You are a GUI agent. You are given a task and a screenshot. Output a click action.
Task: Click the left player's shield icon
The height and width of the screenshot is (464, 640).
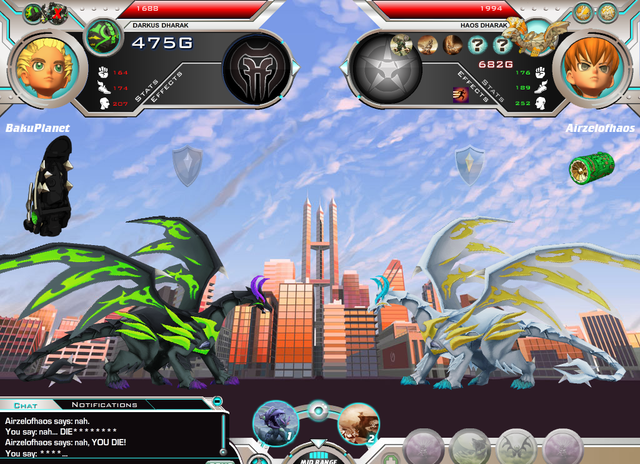tap(187, 166)
